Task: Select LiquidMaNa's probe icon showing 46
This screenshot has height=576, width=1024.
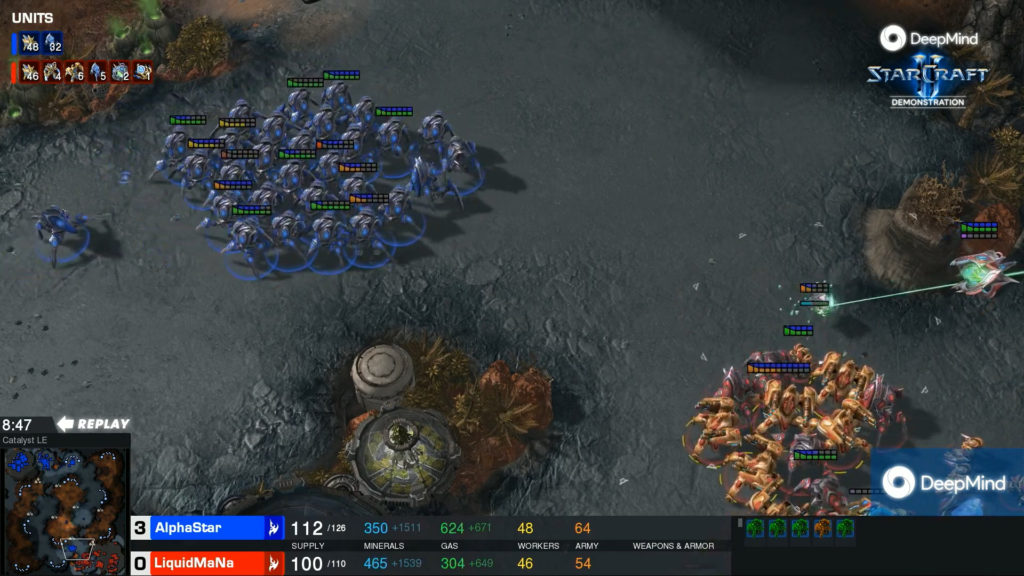Action: [29, 72]
